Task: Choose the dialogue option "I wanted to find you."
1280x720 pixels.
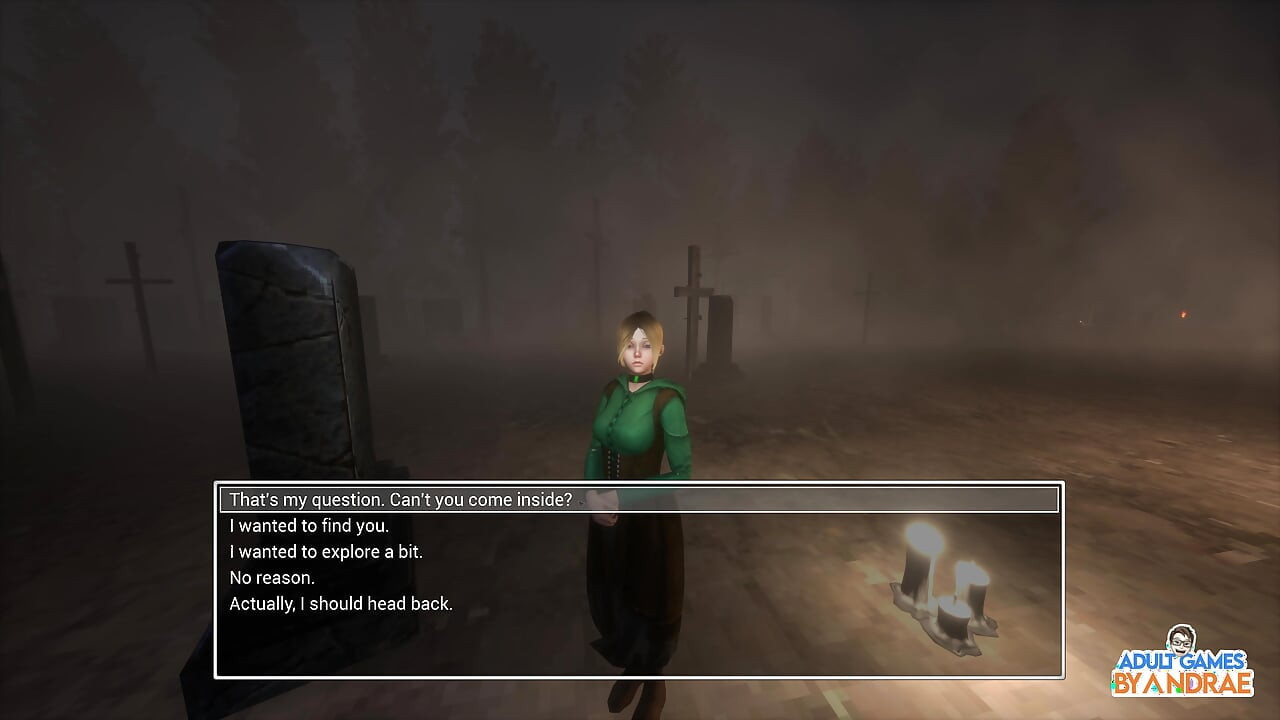Action: click(x=311, y=525)
